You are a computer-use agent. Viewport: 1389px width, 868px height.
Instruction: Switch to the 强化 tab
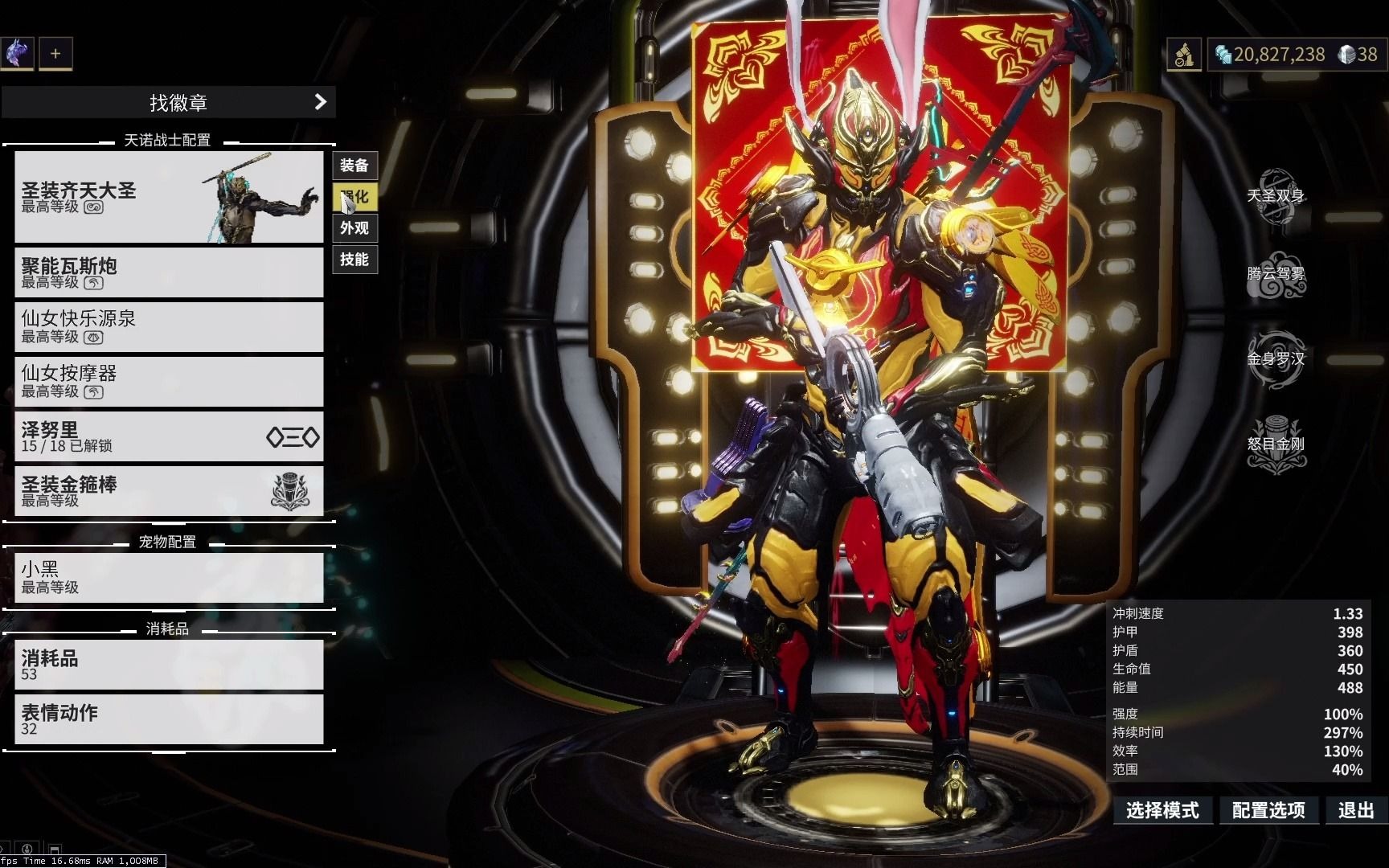tap(354, 197)
